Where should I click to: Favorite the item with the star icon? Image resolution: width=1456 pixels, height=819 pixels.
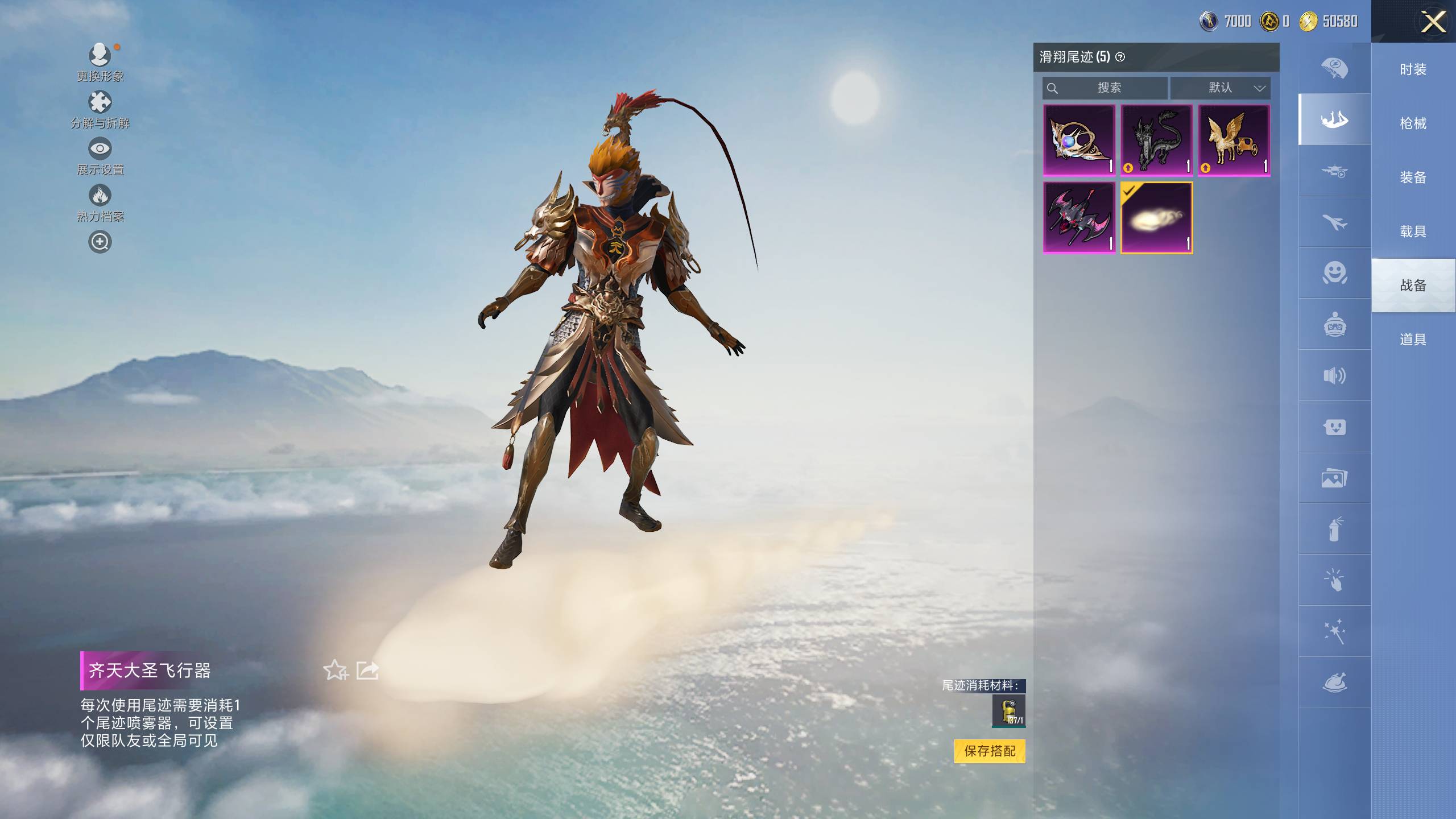[335, 670]
